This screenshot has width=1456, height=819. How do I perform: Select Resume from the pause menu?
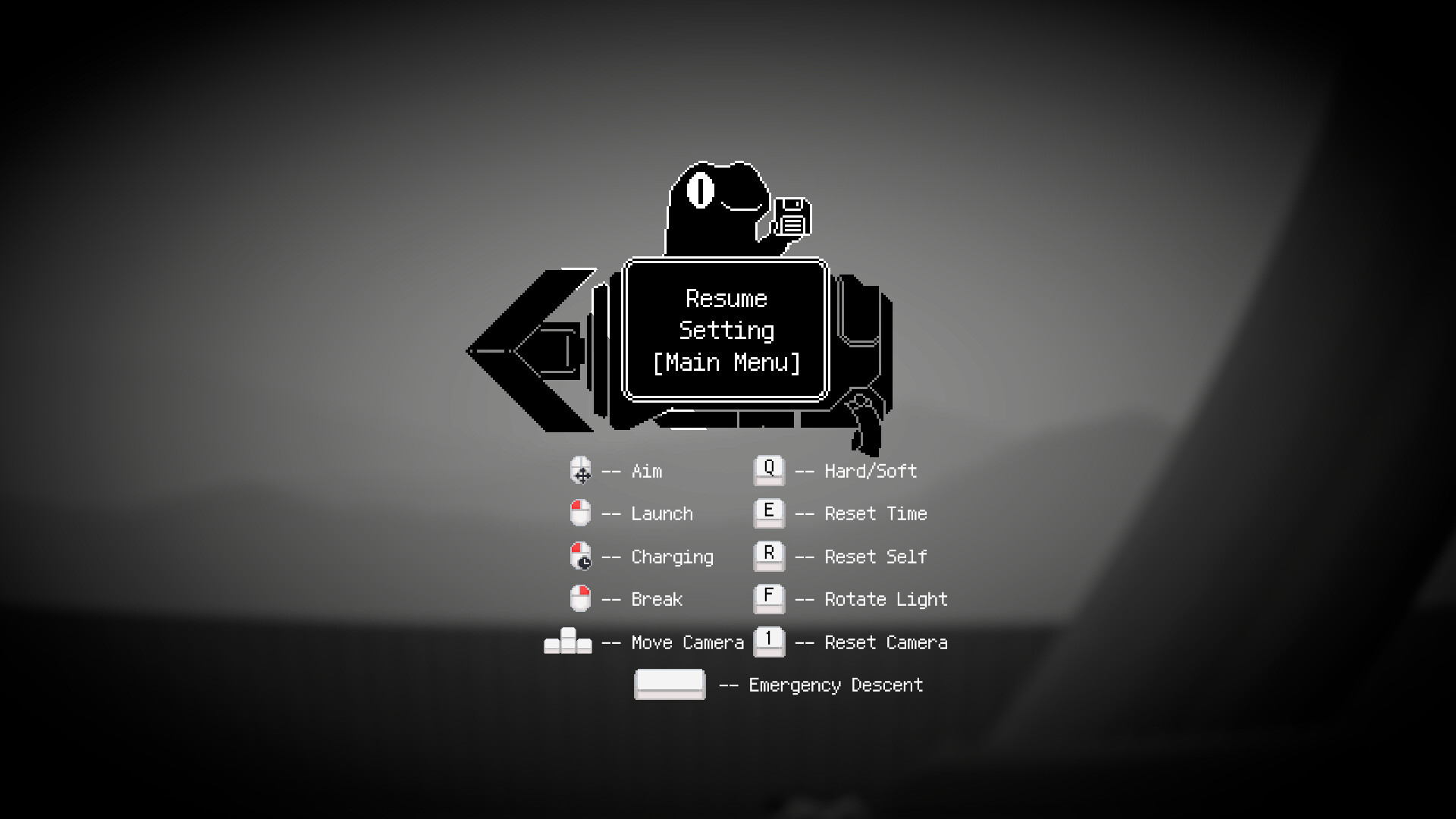click(x=725, y=298)
